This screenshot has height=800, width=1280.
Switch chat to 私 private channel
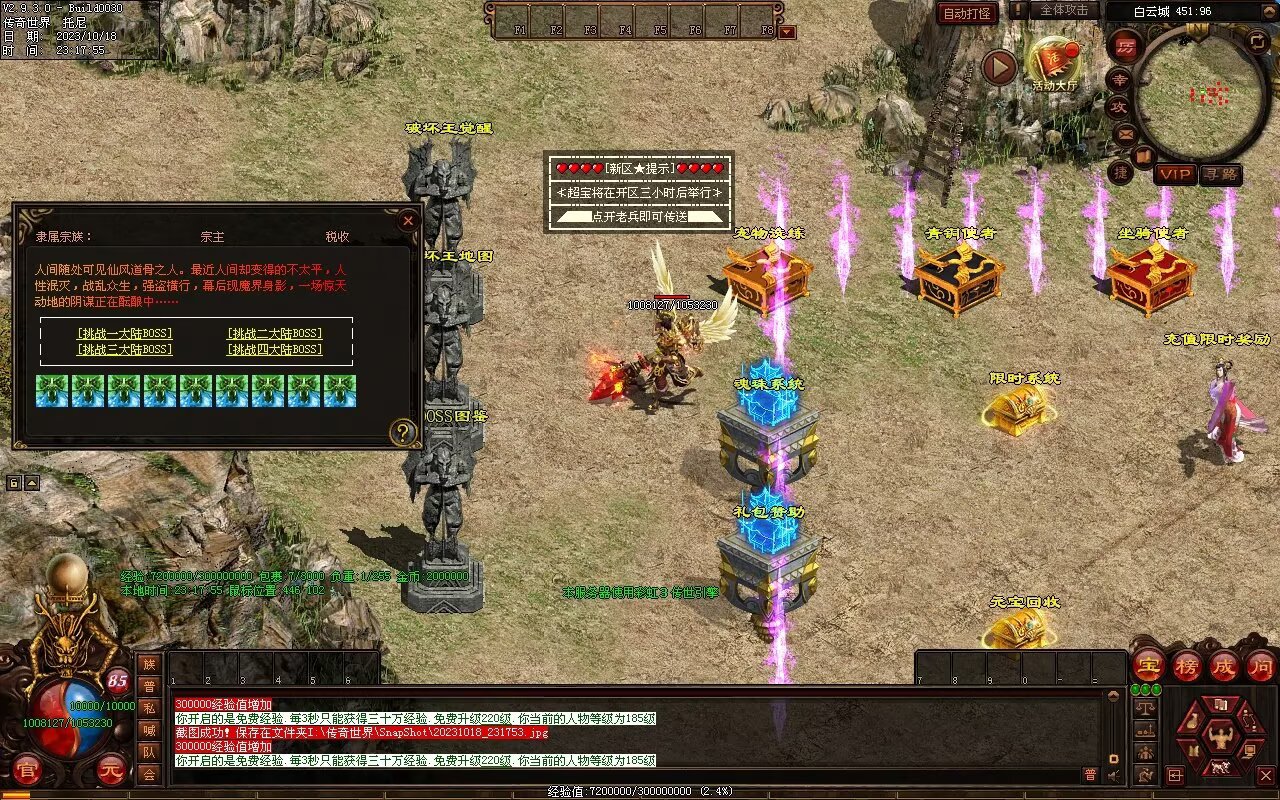tap(149, 708)
